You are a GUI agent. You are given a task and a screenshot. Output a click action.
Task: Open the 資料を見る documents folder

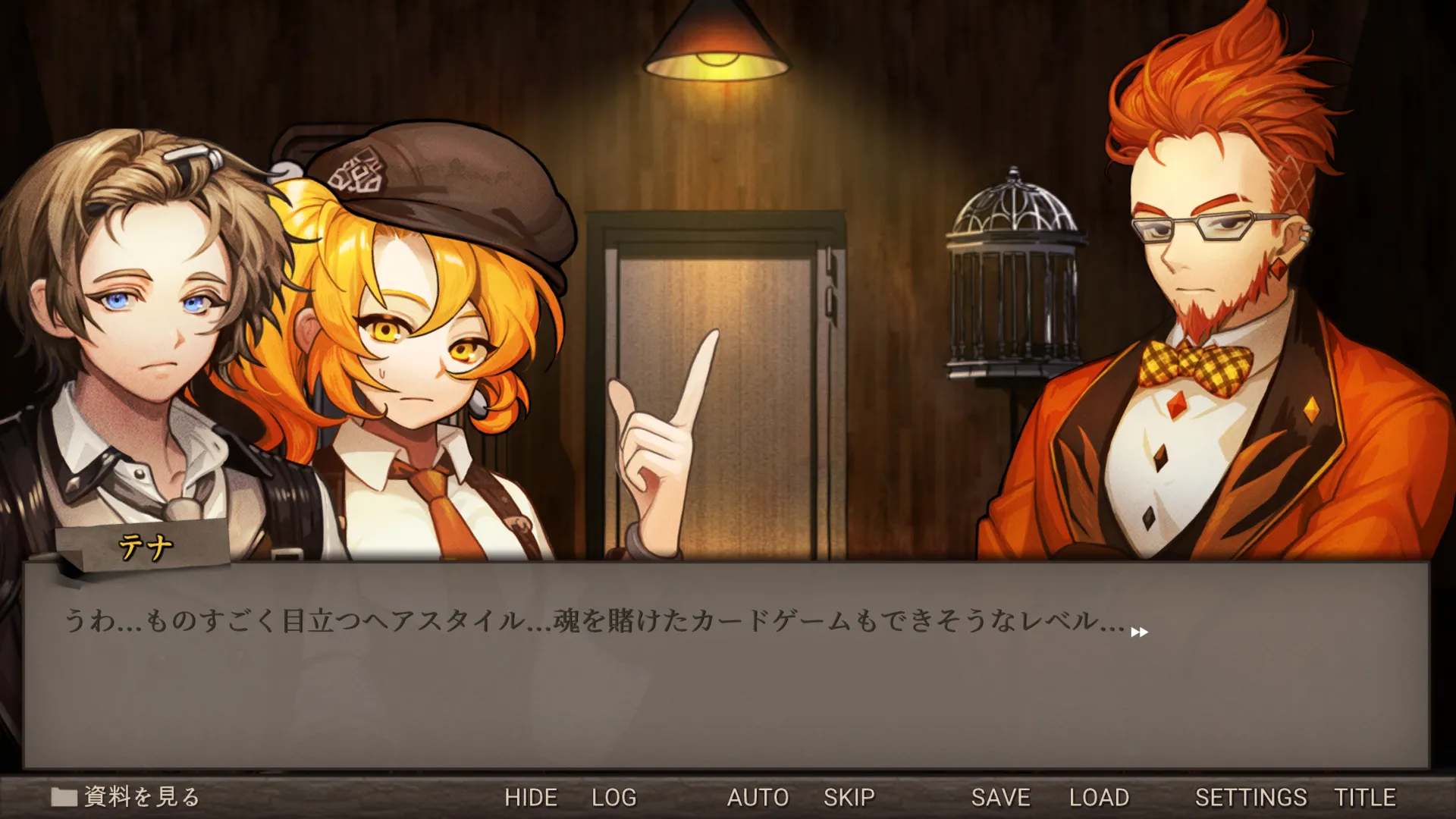point(126,797)
